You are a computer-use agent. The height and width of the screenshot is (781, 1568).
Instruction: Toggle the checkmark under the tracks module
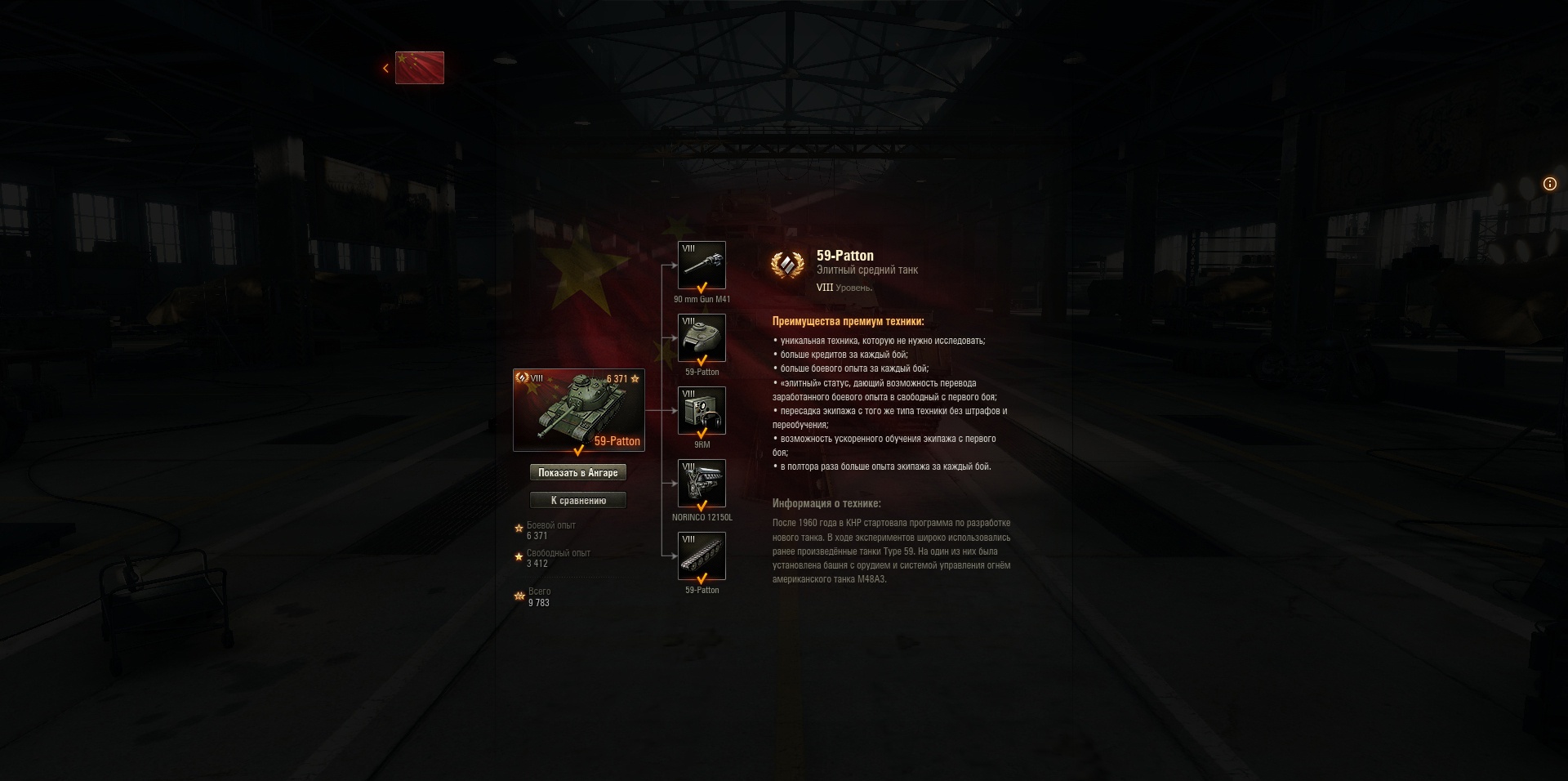click(701, 578)
